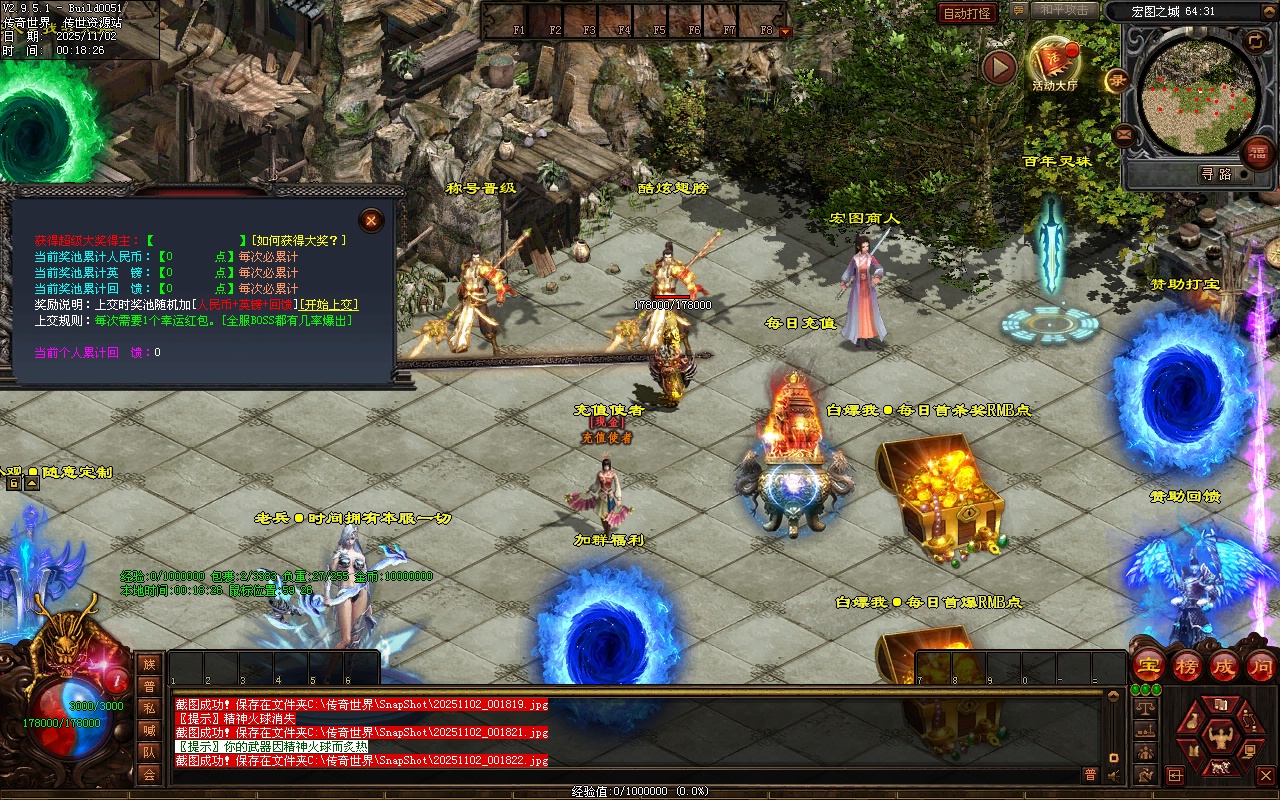Open the 活动大厅 event hall icon
This screenshot has height=800, width=1280.
(1054, 63)
